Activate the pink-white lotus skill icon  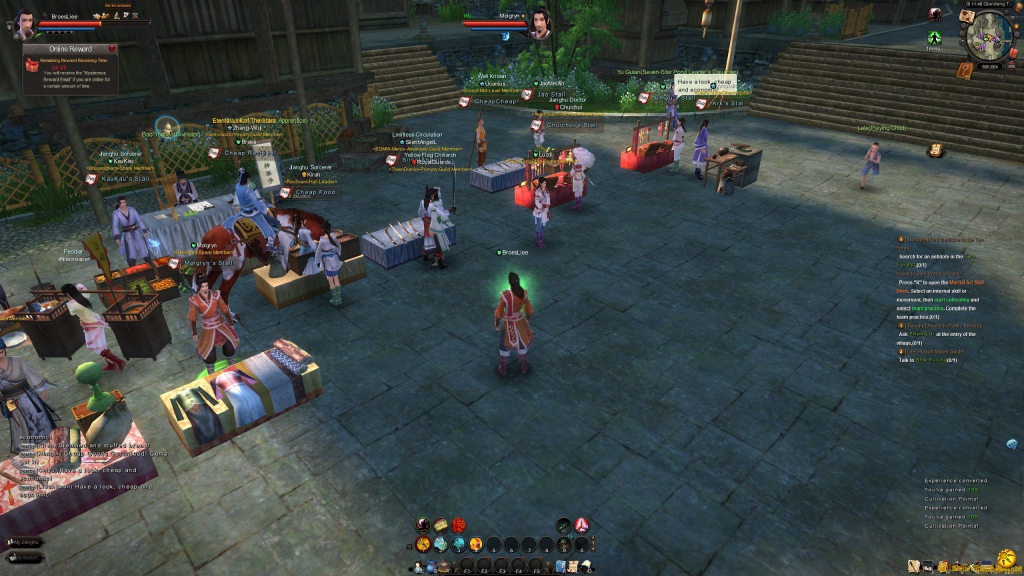(x=581, y=525)
